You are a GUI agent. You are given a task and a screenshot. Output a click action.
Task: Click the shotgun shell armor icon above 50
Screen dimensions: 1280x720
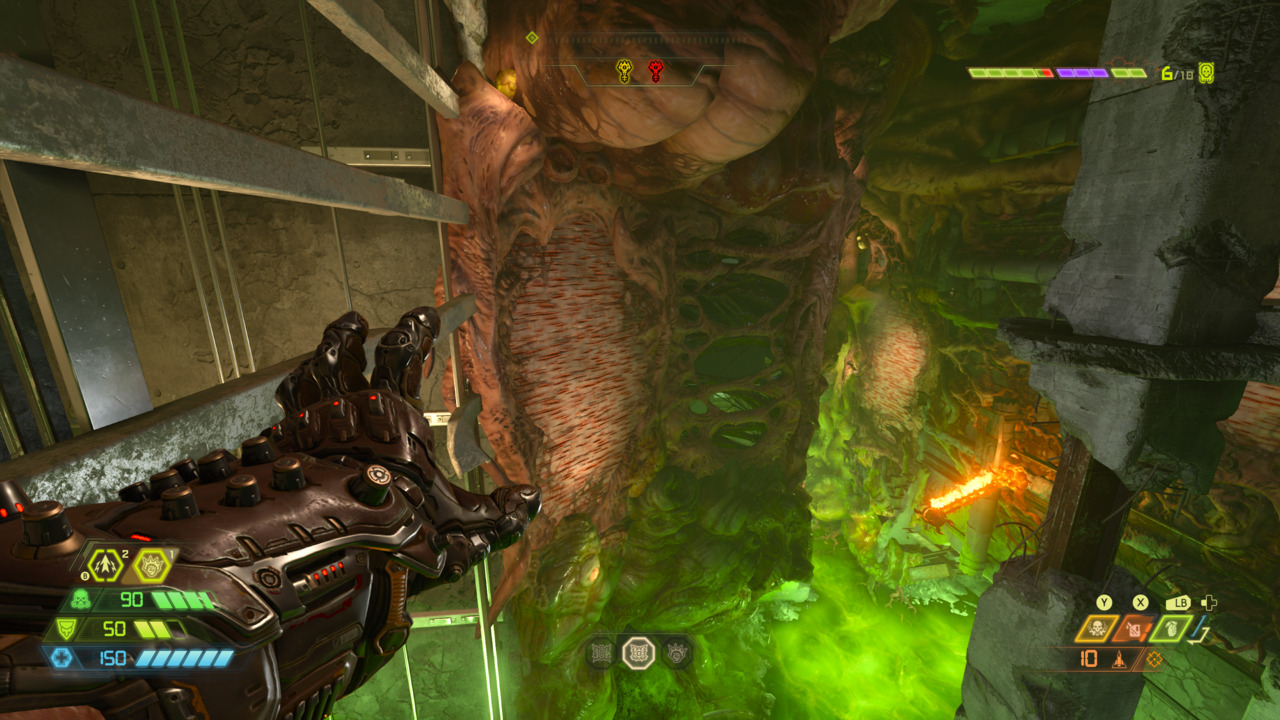coord(65,628)
